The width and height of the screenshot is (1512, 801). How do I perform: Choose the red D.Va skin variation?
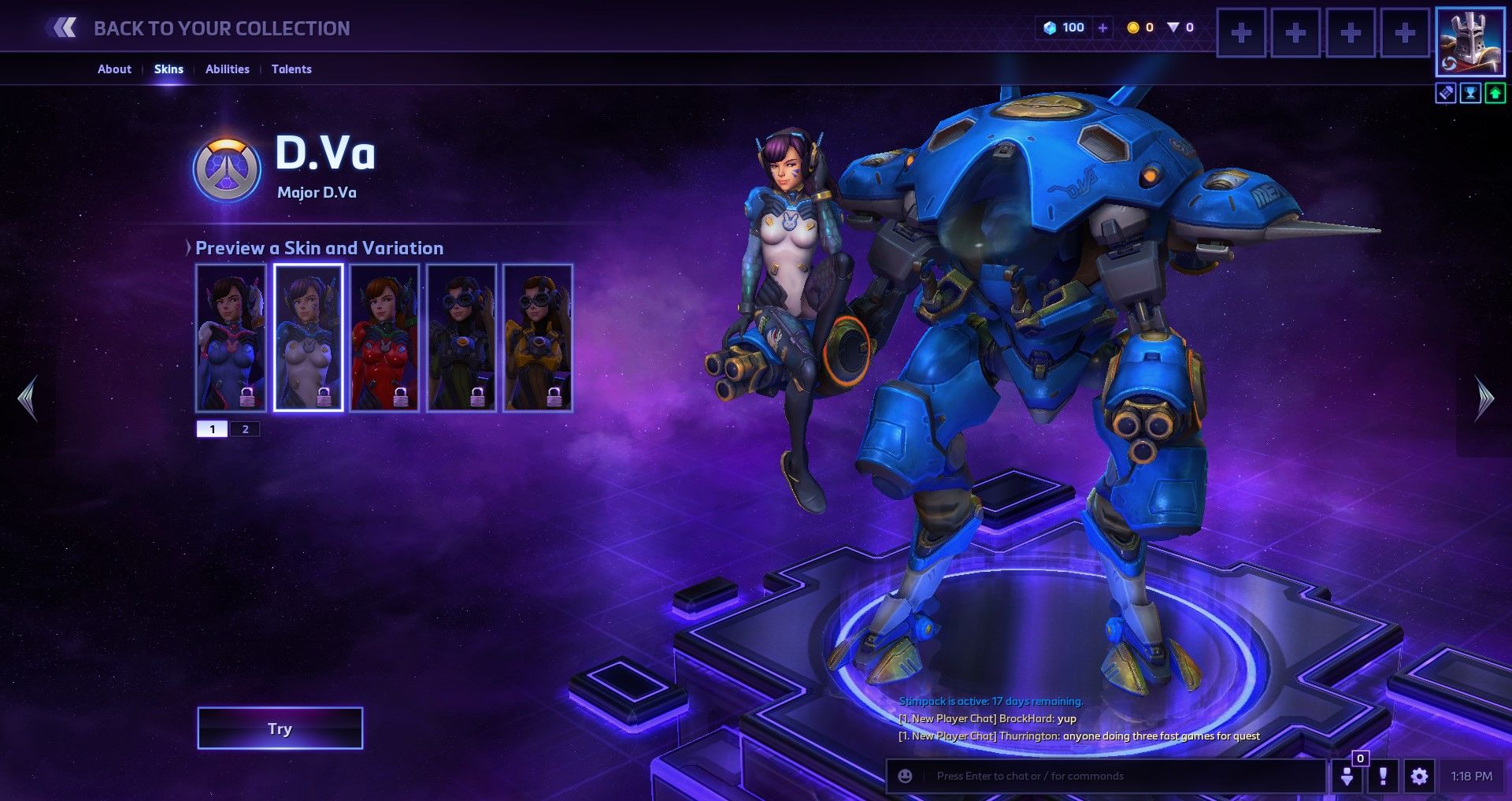384,337
